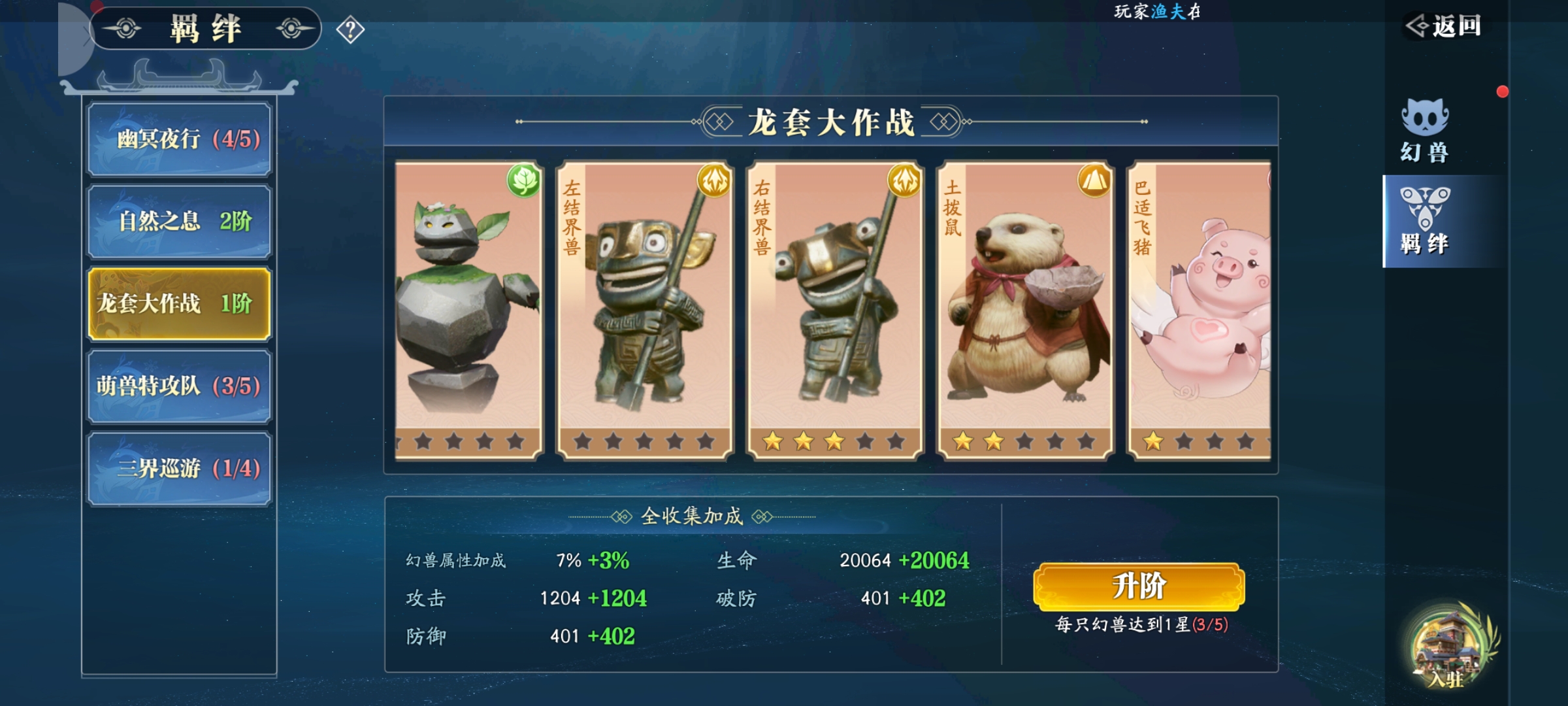
Task: Open the question mark help icon
Action: (x=350, y=30)
